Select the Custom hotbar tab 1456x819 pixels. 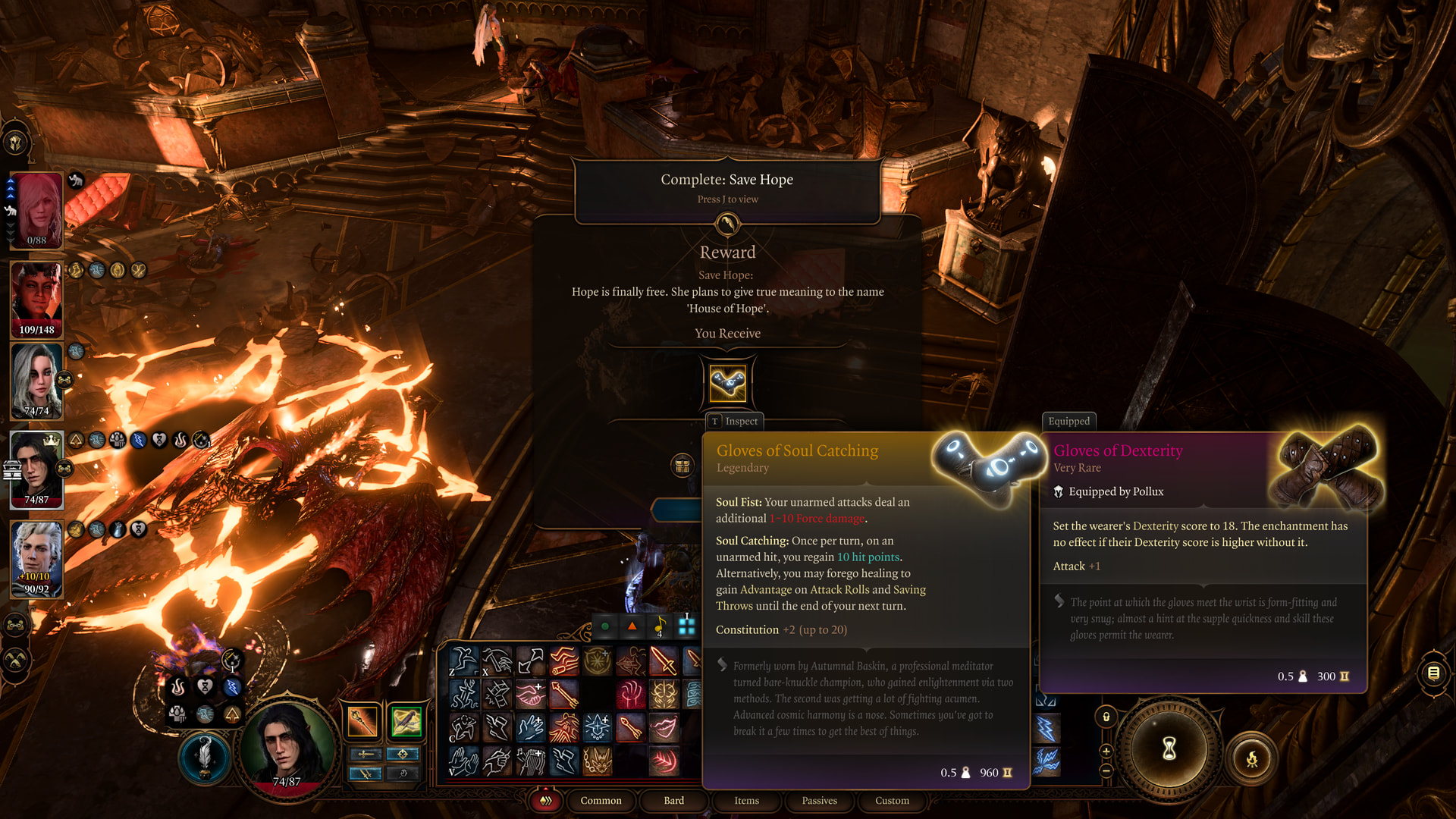pyautogui.click(x=892, y=801)
